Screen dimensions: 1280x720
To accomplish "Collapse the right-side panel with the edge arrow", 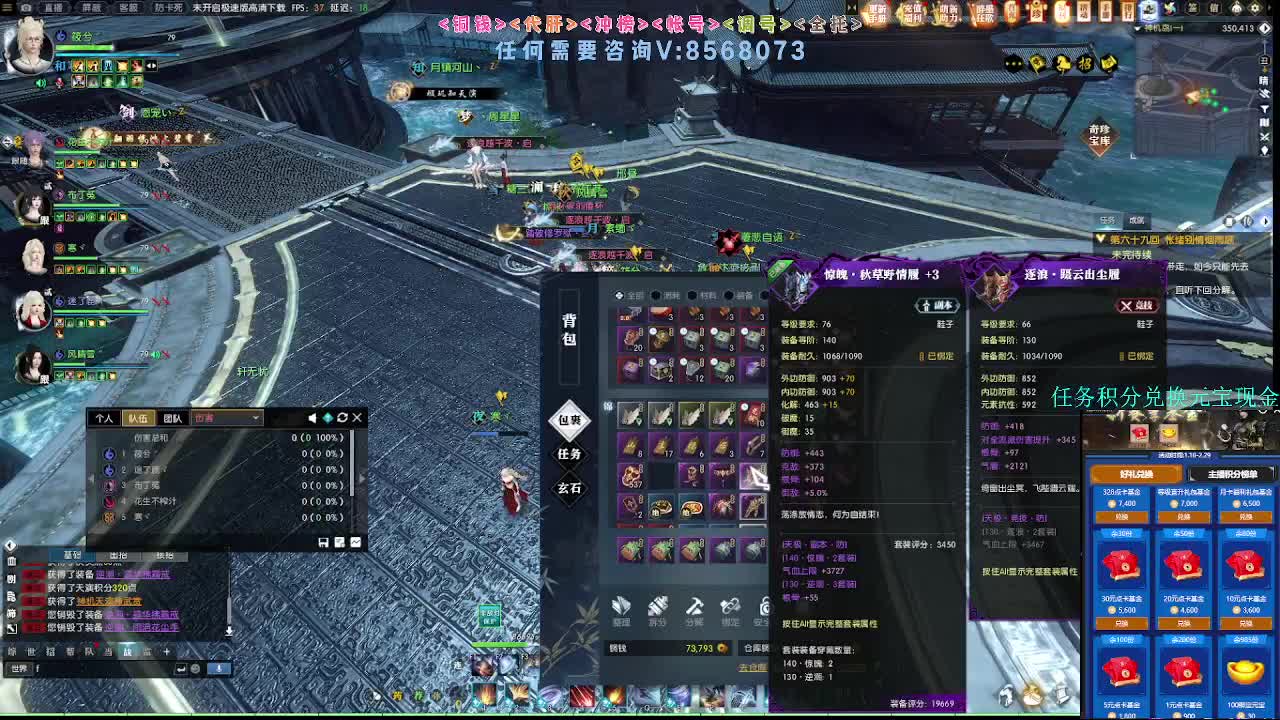I will coord(1266,221).
